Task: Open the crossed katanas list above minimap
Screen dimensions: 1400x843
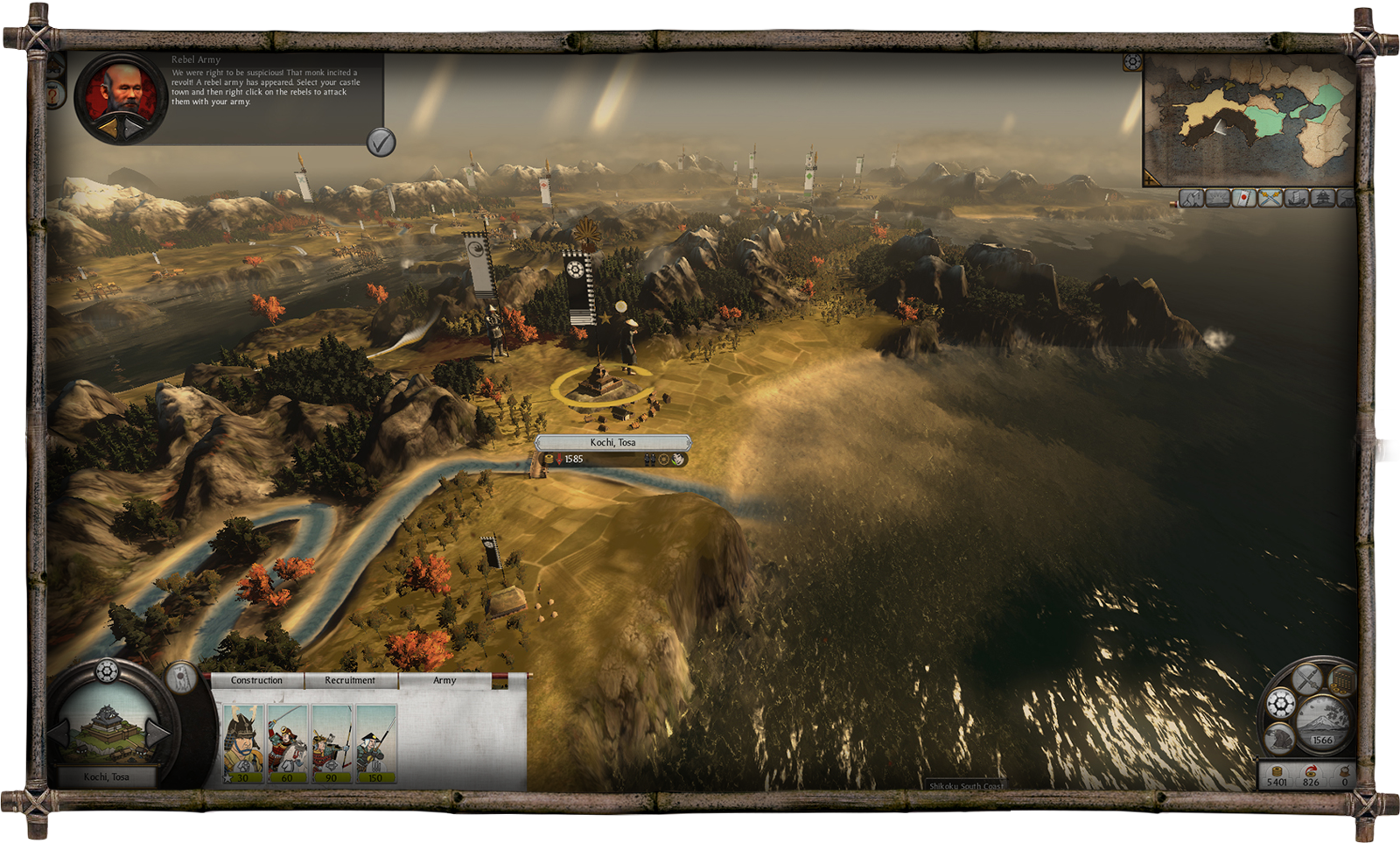Action: pos(1270,199)
